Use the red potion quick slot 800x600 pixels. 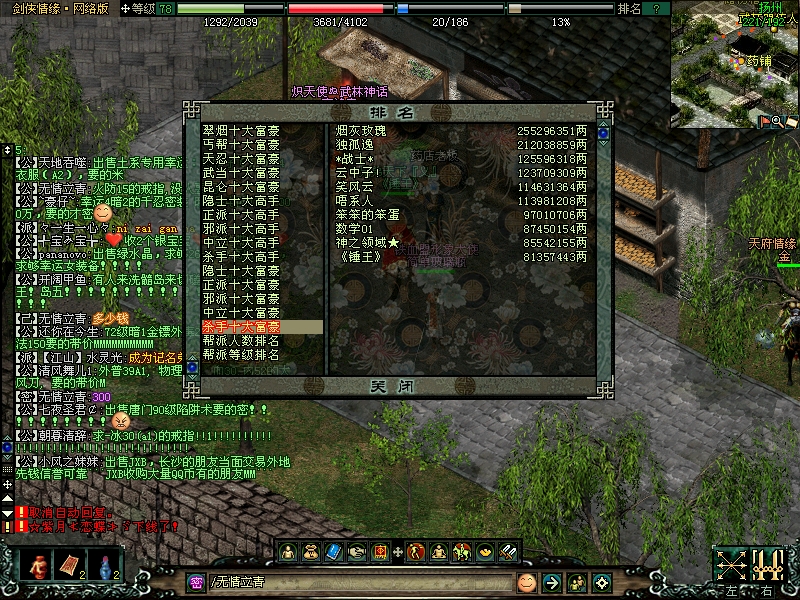pos(38,565)
